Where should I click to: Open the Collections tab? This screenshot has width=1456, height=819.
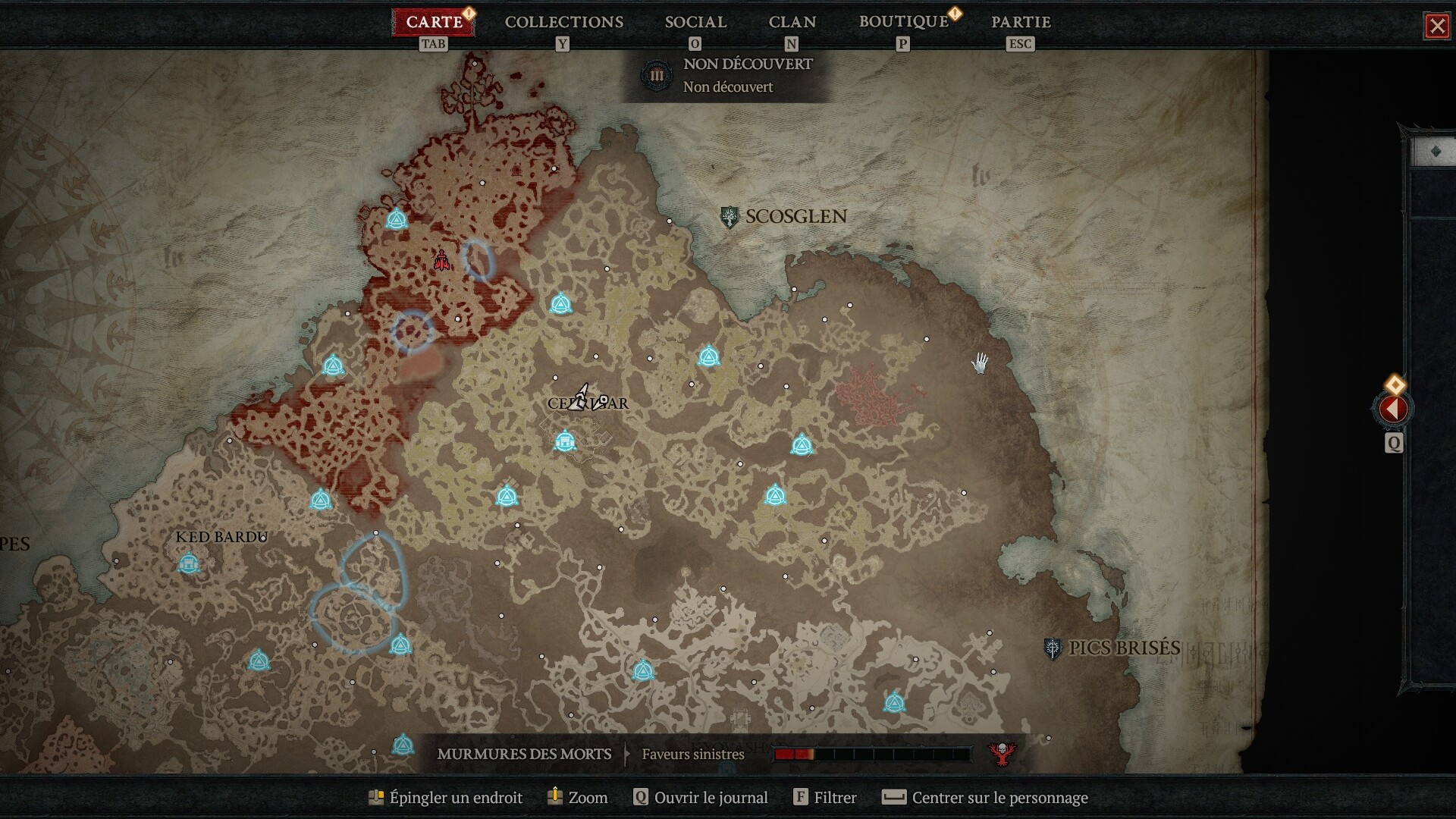click(563, 22)
